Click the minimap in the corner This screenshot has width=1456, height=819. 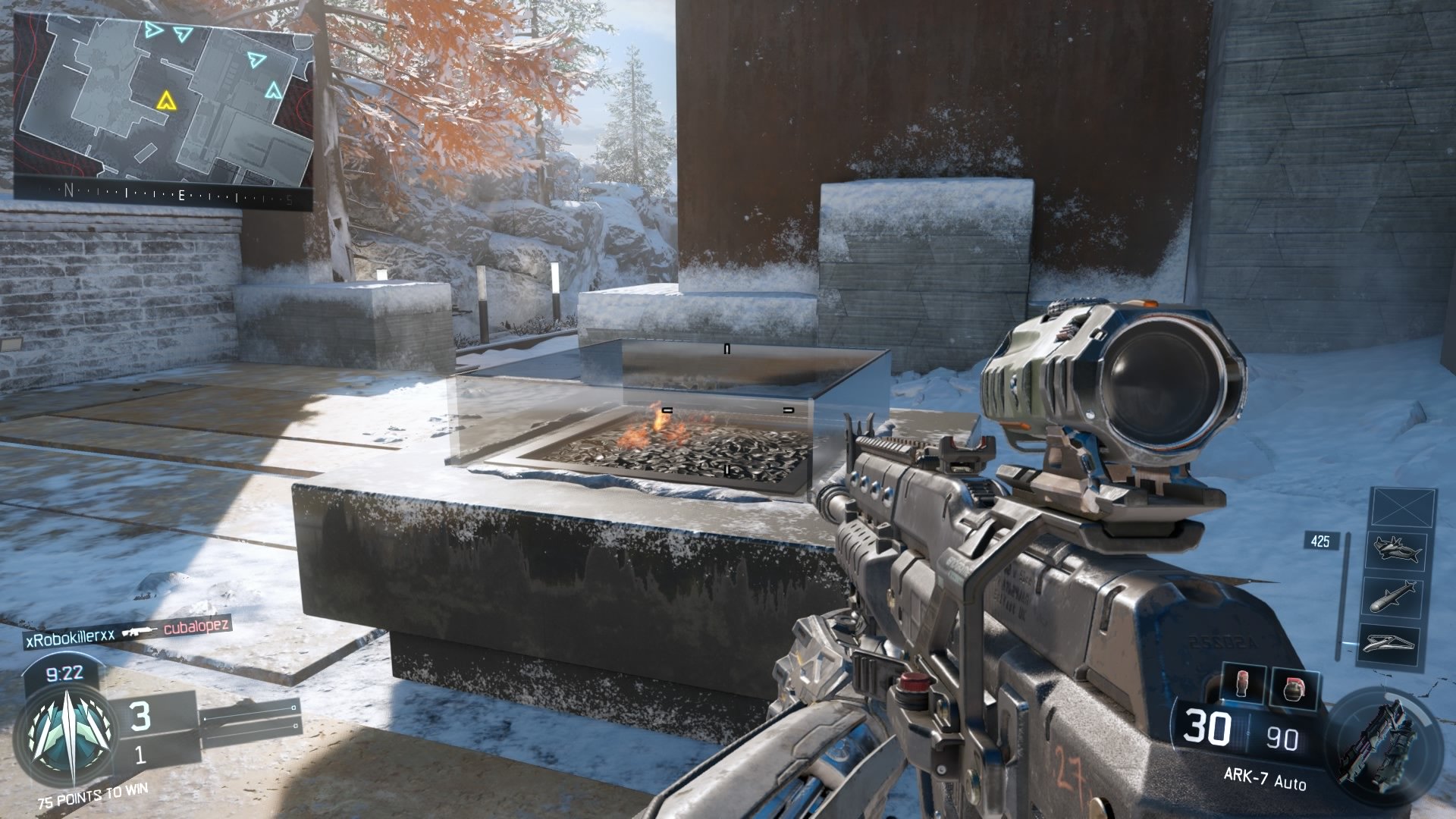pos(163,102)
